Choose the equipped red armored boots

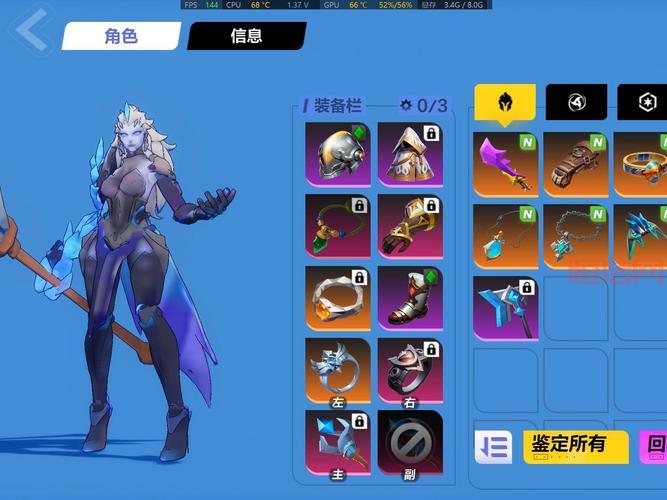[x=410, y=298]
